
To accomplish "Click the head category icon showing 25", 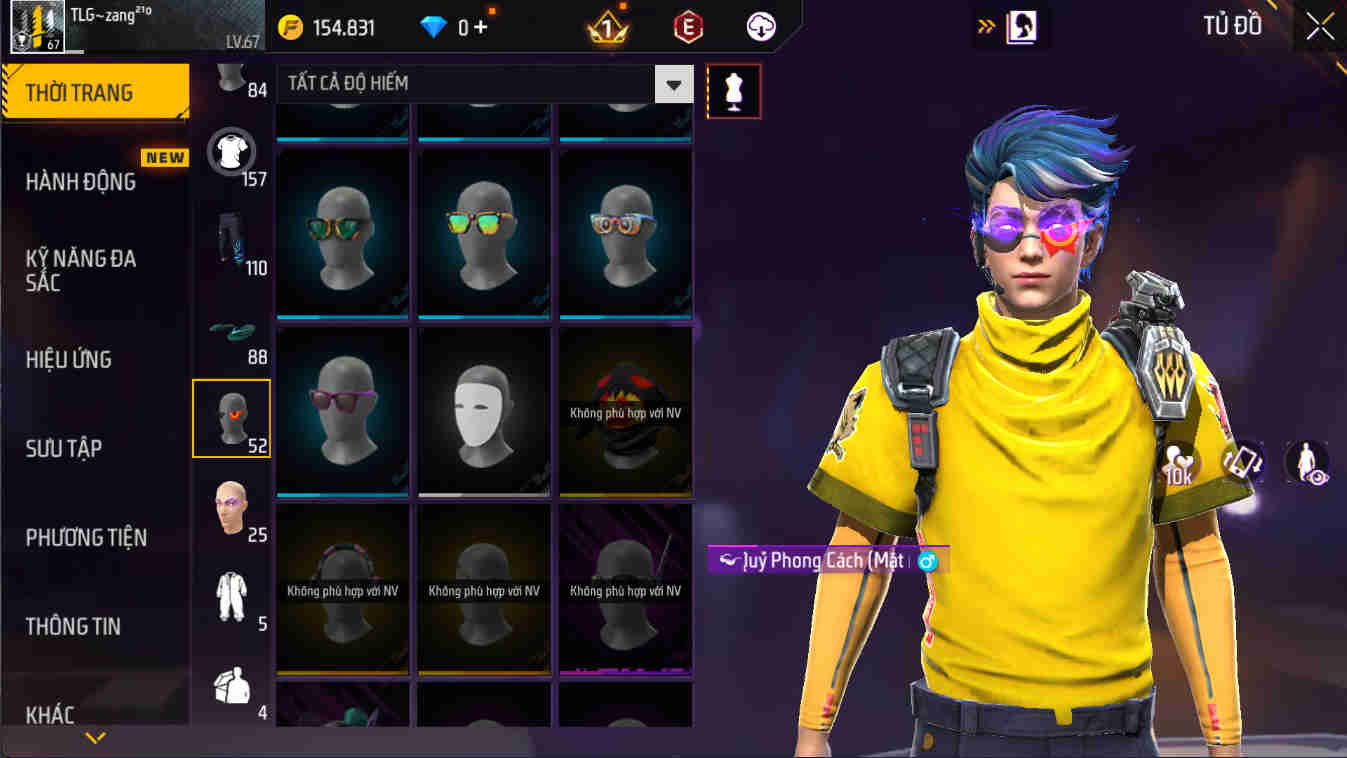I will 232,505.
